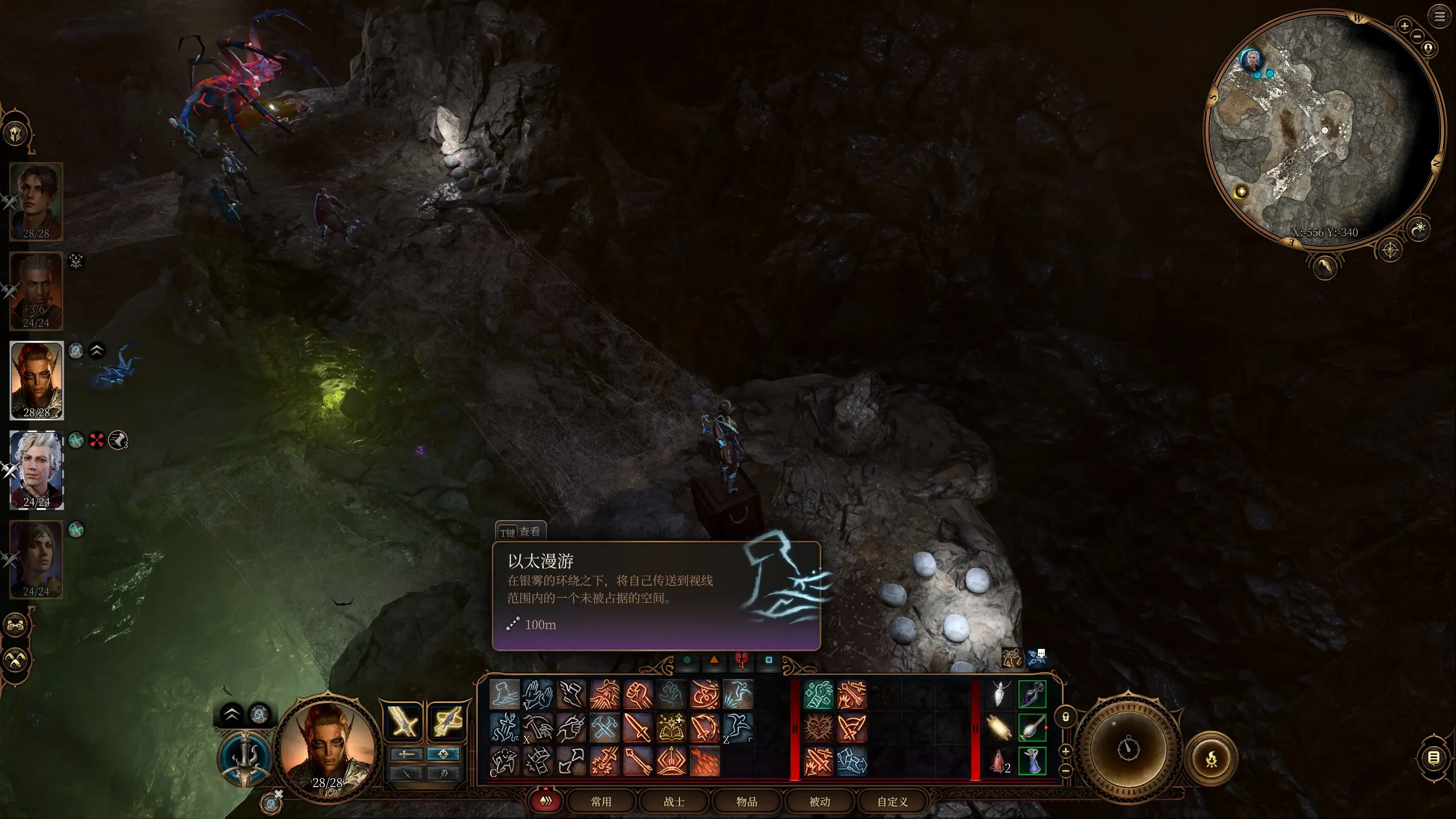
Task: Select the 常用 hotbar tab
Action: [x=601, y=801]
